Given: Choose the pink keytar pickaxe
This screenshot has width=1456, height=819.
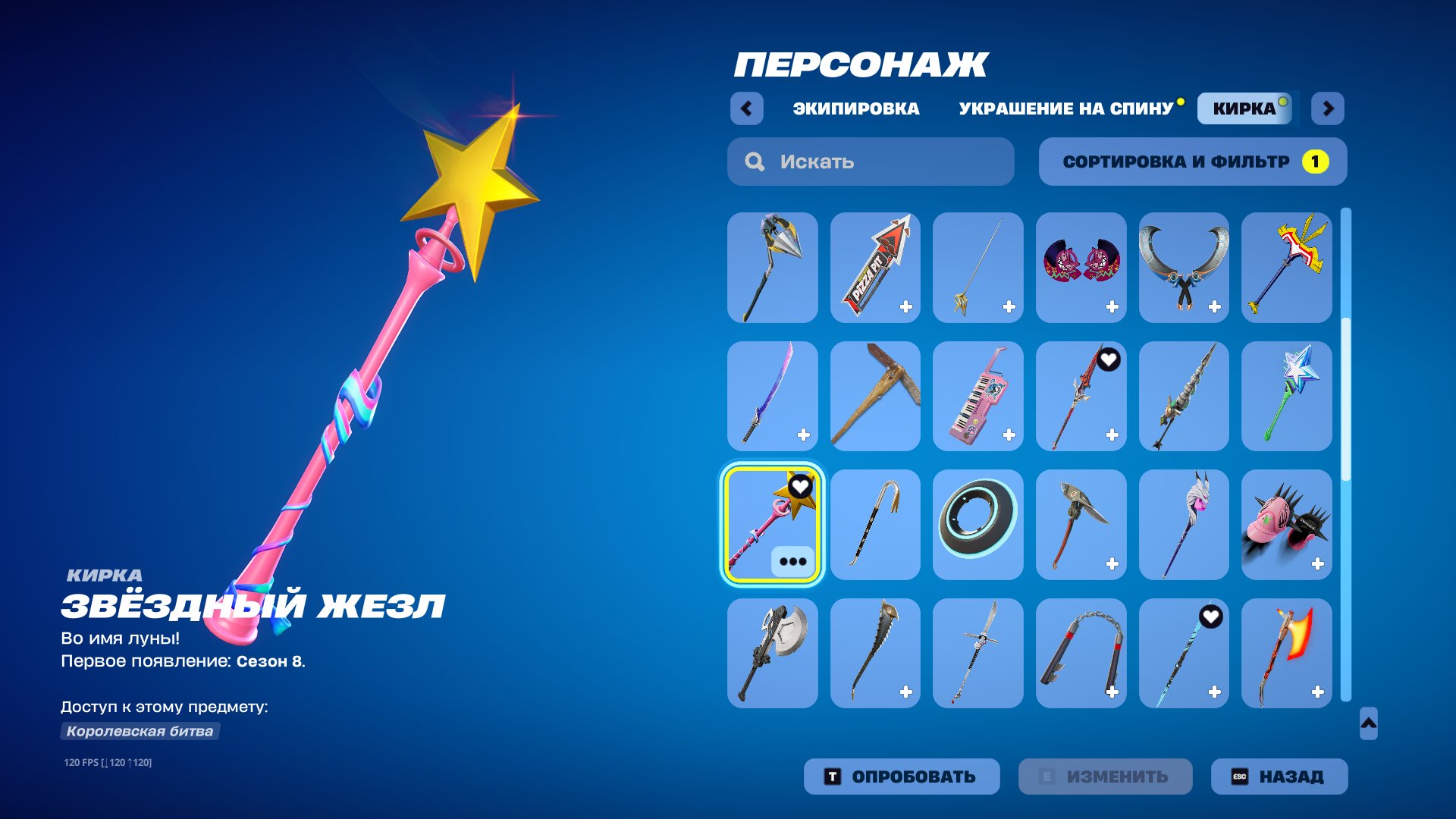Looking at the screenshot, I should (978, 394).
